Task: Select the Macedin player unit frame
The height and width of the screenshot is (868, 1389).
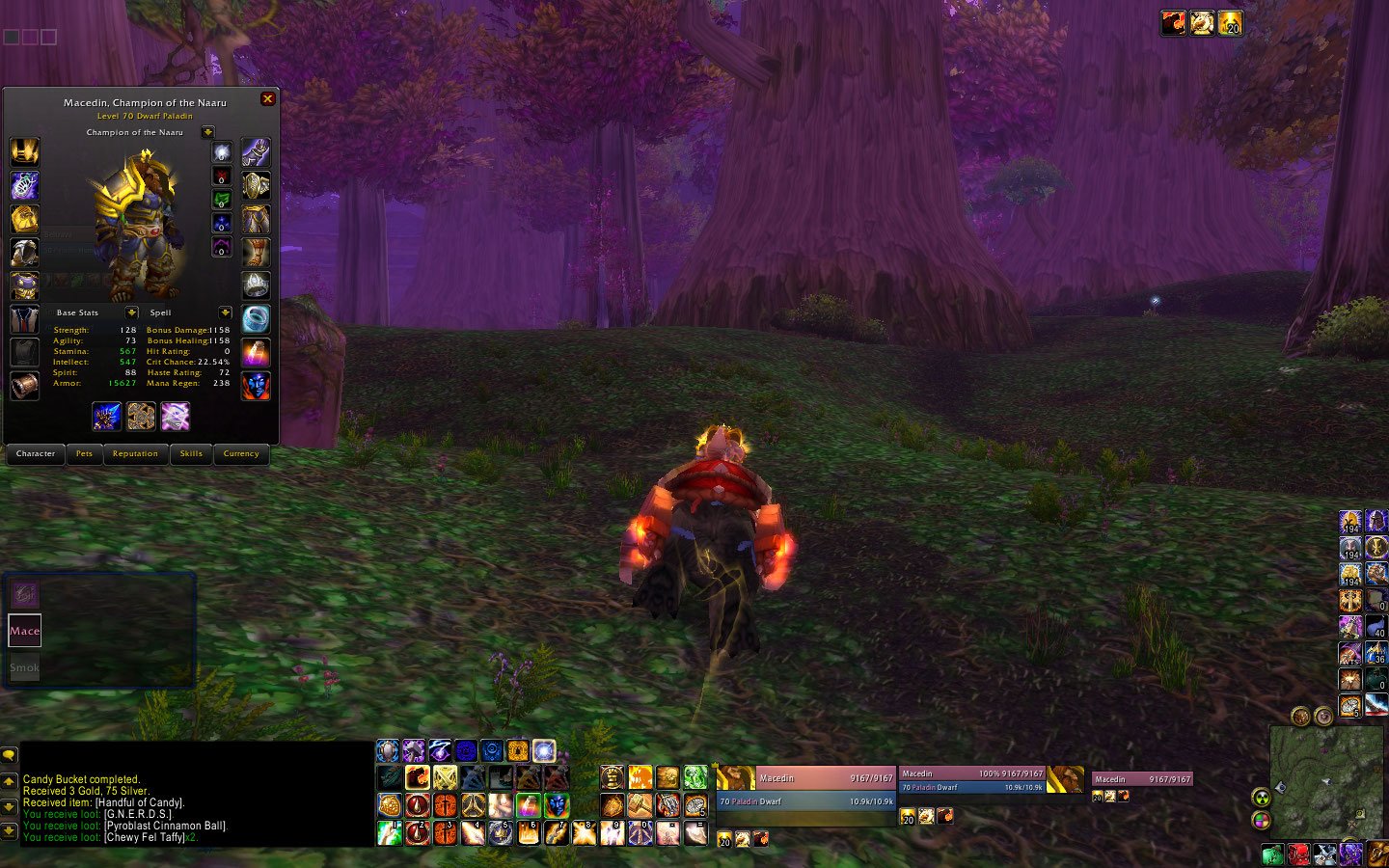Action: 805,789
